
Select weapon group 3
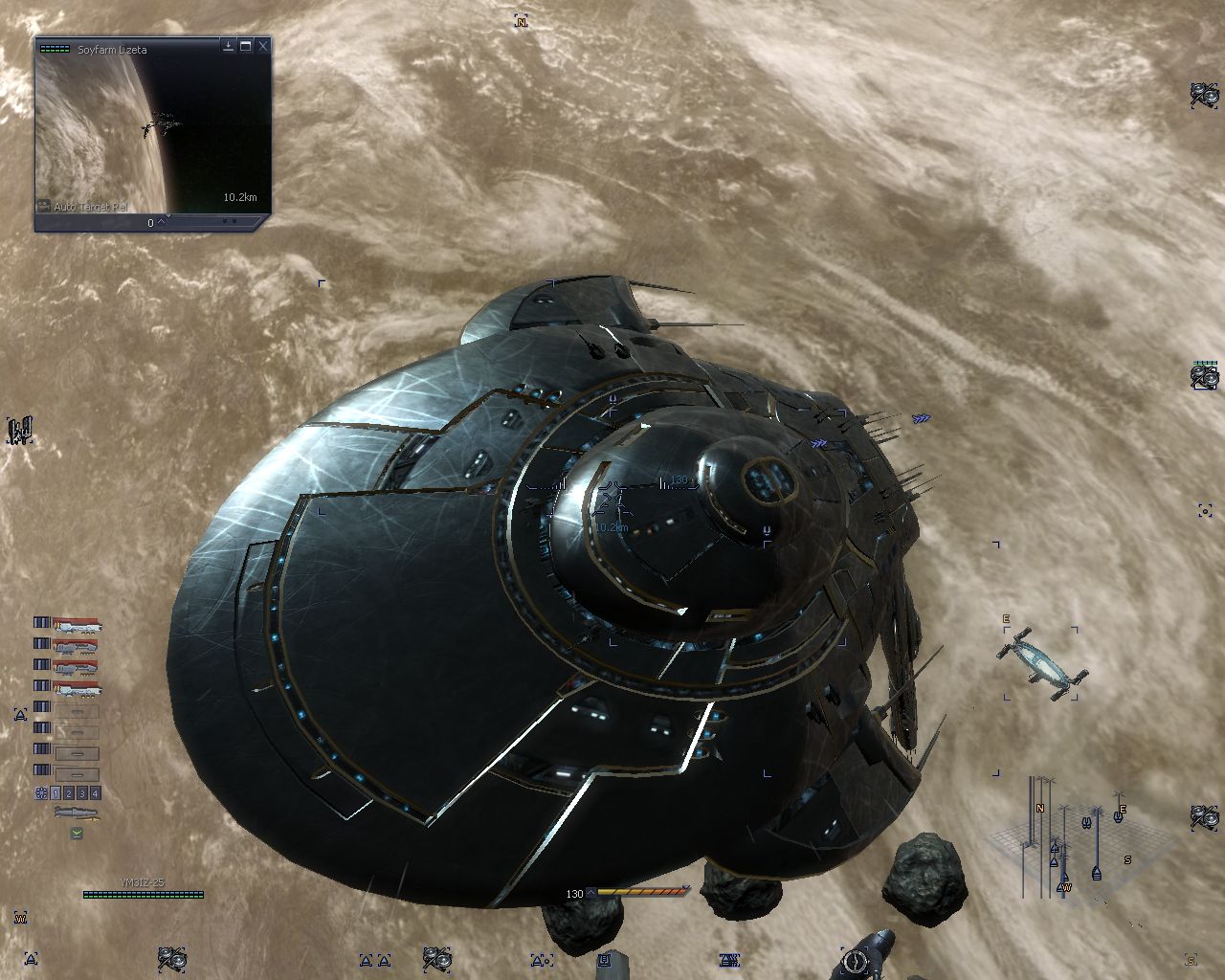(82, 793)
